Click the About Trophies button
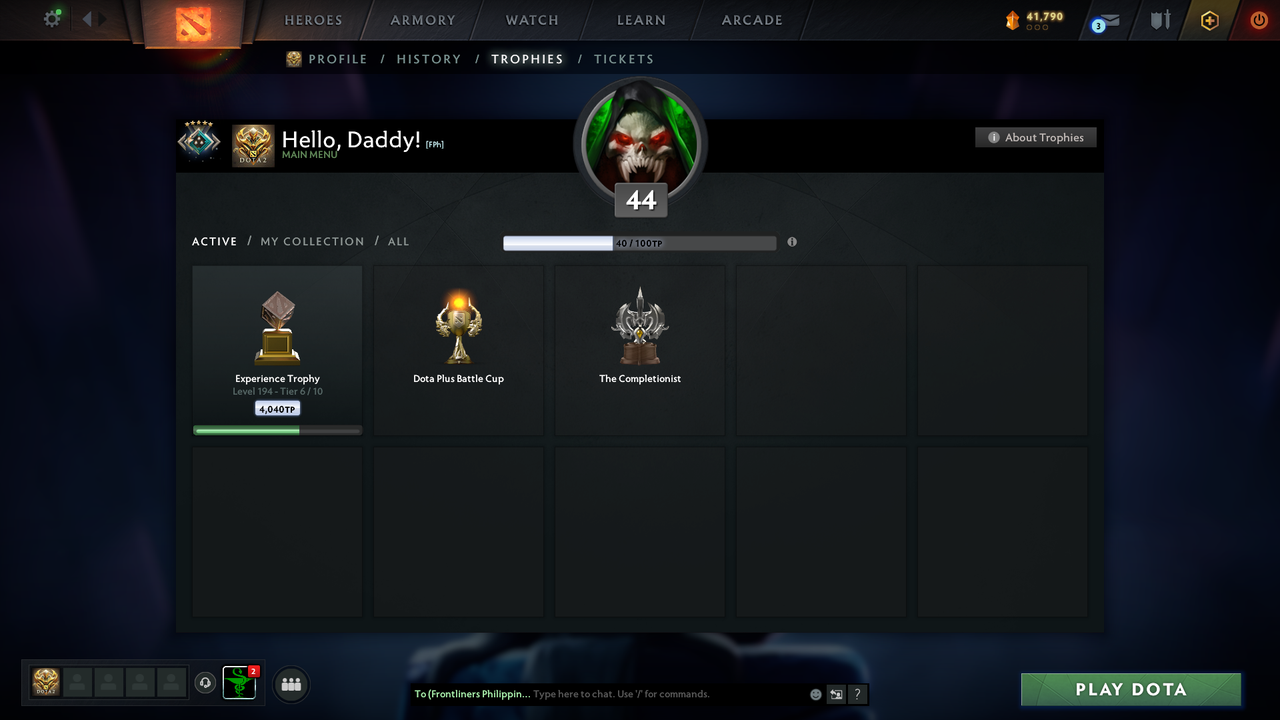This screenshot has height=720, width=1280. (1035, 137)
